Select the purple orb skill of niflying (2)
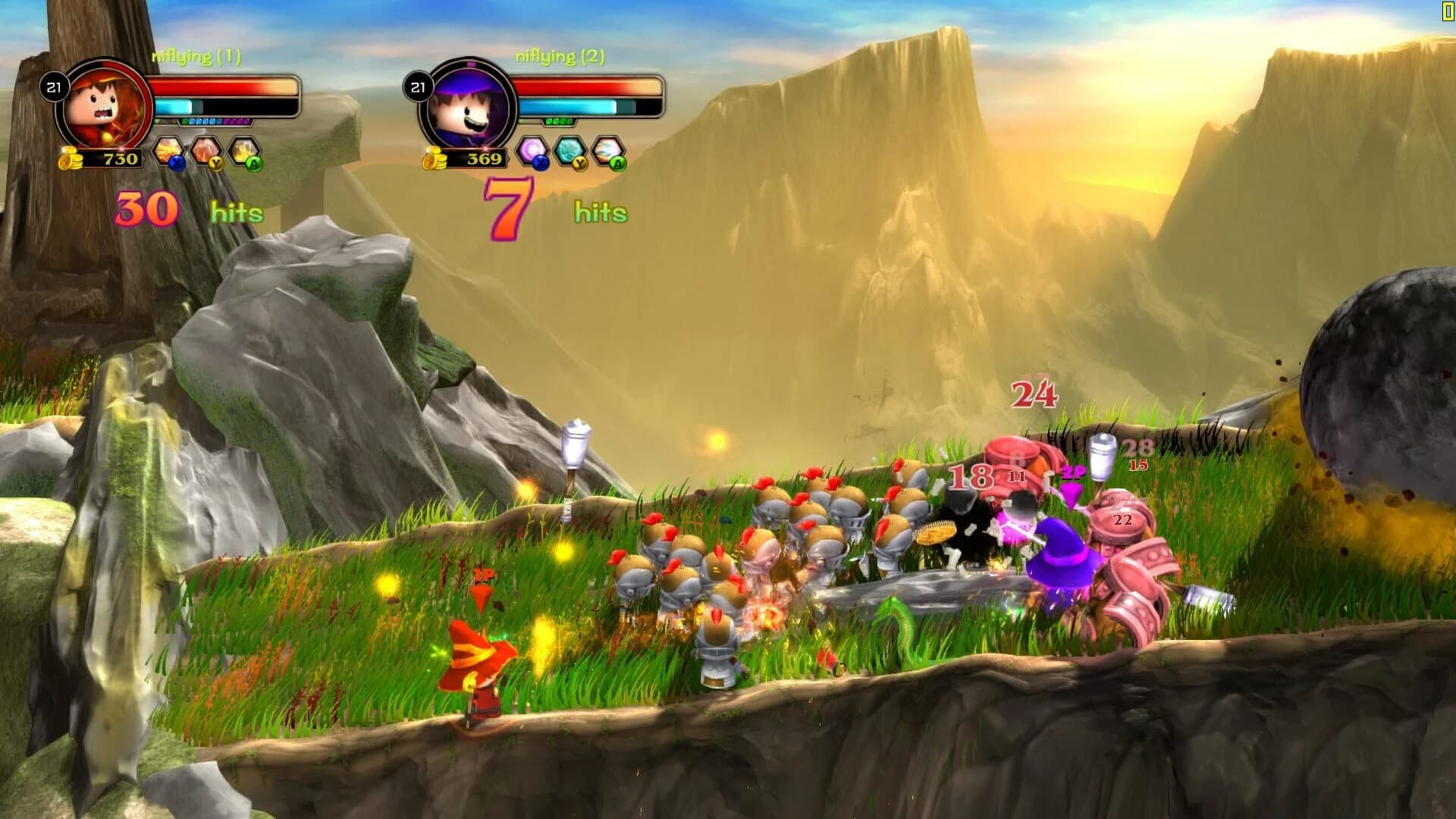Screen dimensions: 1456x819 pos(532,150)
